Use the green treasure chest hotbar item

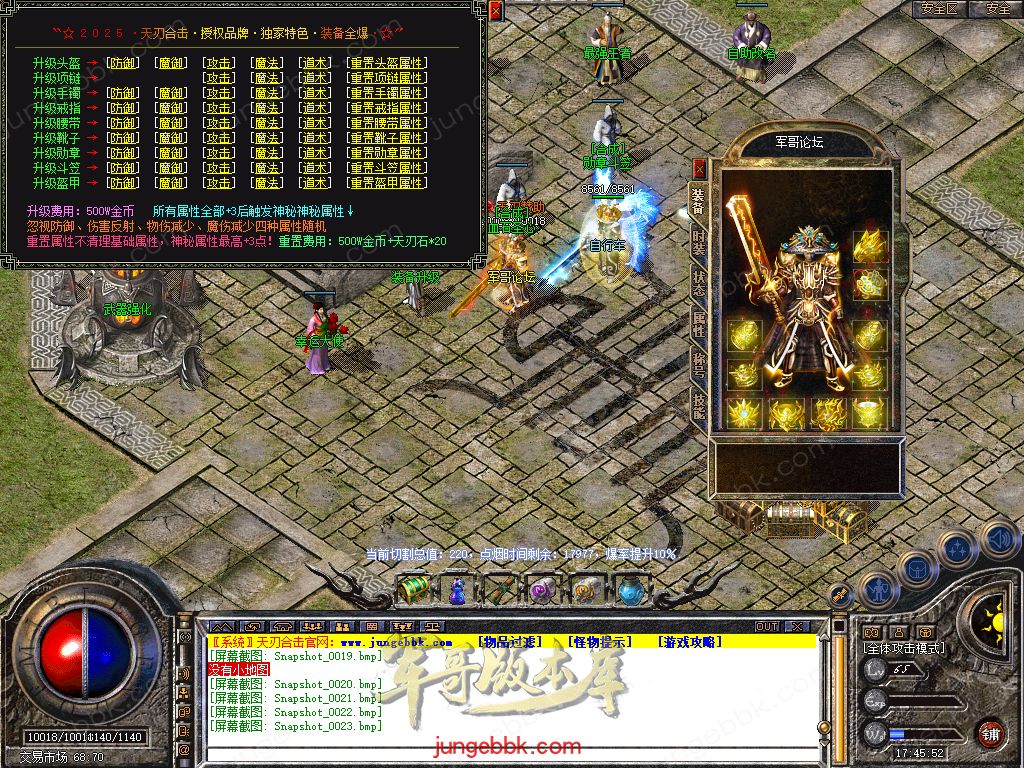[414, 589]
